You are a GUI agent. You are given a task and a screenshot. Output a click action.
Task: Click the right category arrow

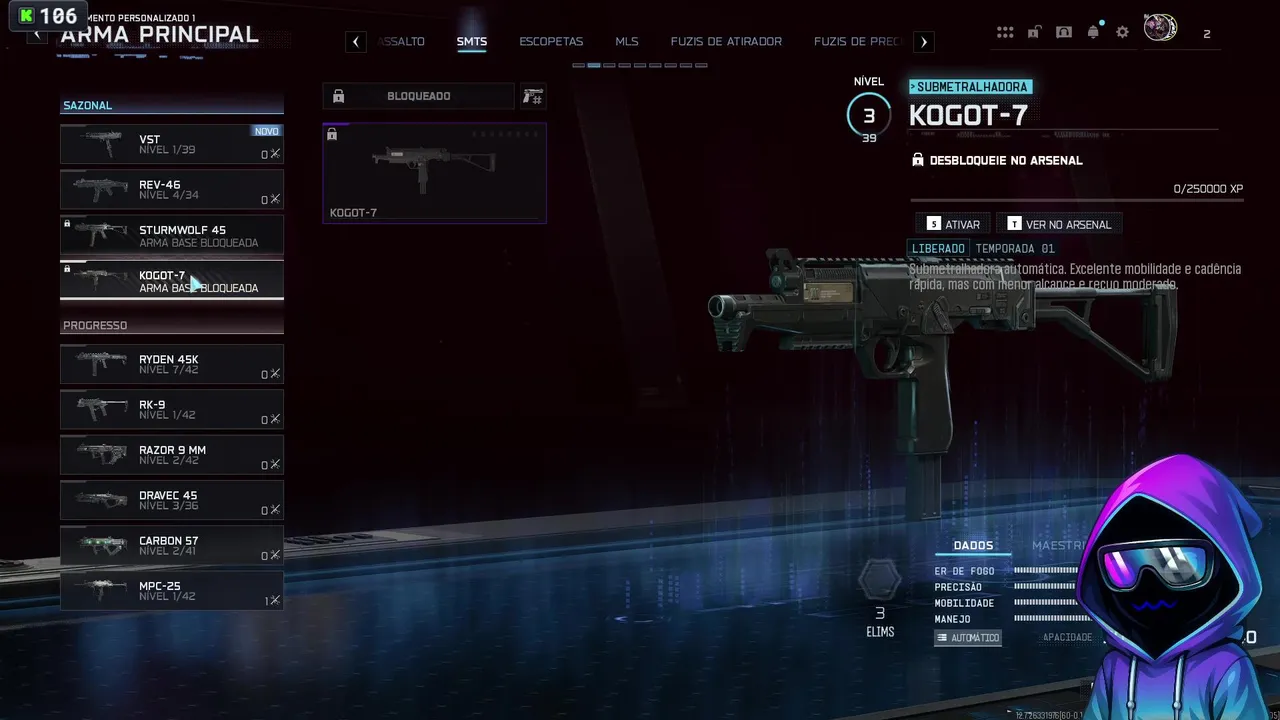924,42
